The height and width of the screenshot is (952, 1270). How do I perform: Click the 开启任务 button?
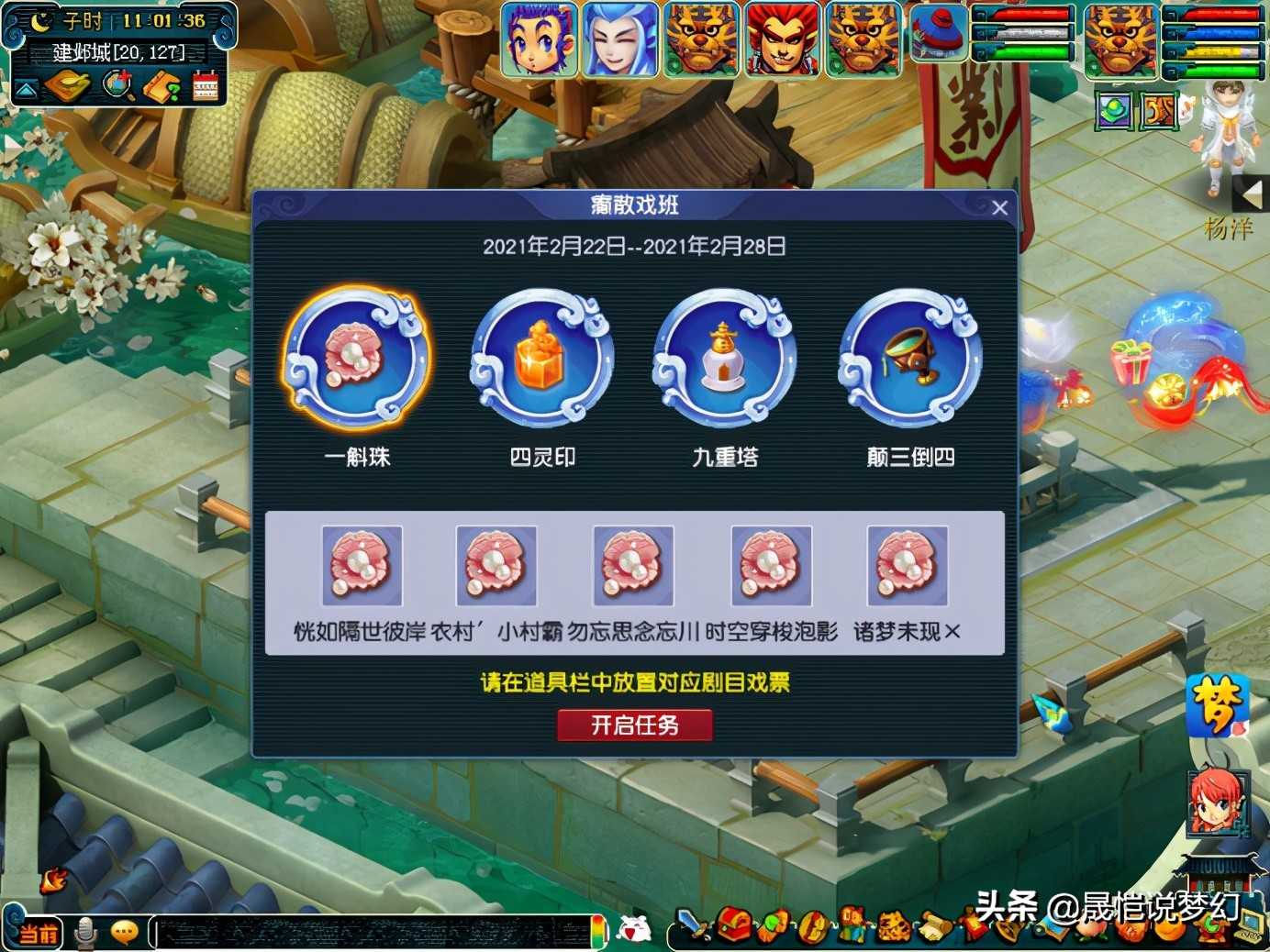pyautogui.click(x=635, y=725)
